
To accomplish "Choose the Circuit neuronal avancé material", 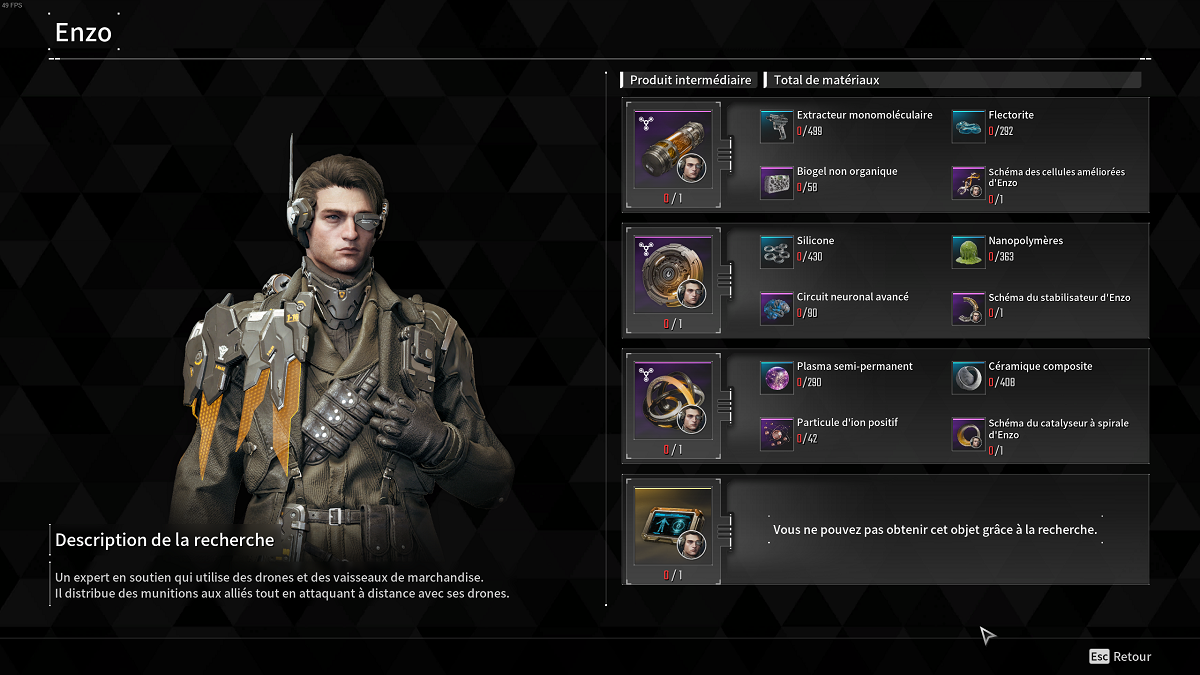I will pyautogui.click(x=776, y=309).
